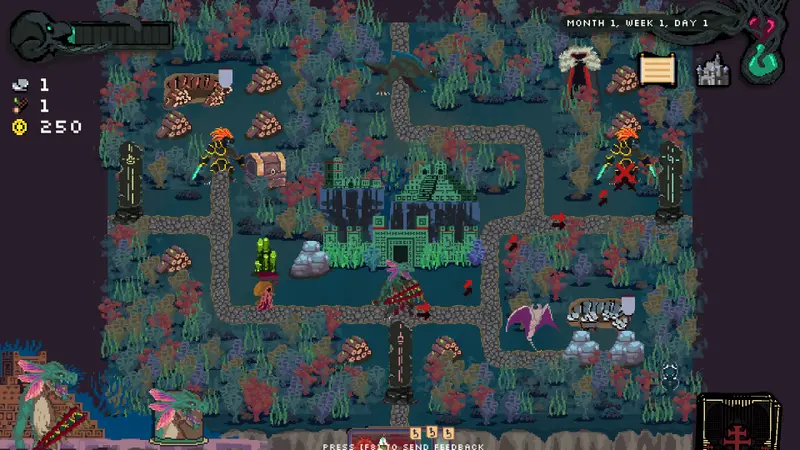800x450 pixels.
Task: Open the castle town icon
Action: point(713,70)
